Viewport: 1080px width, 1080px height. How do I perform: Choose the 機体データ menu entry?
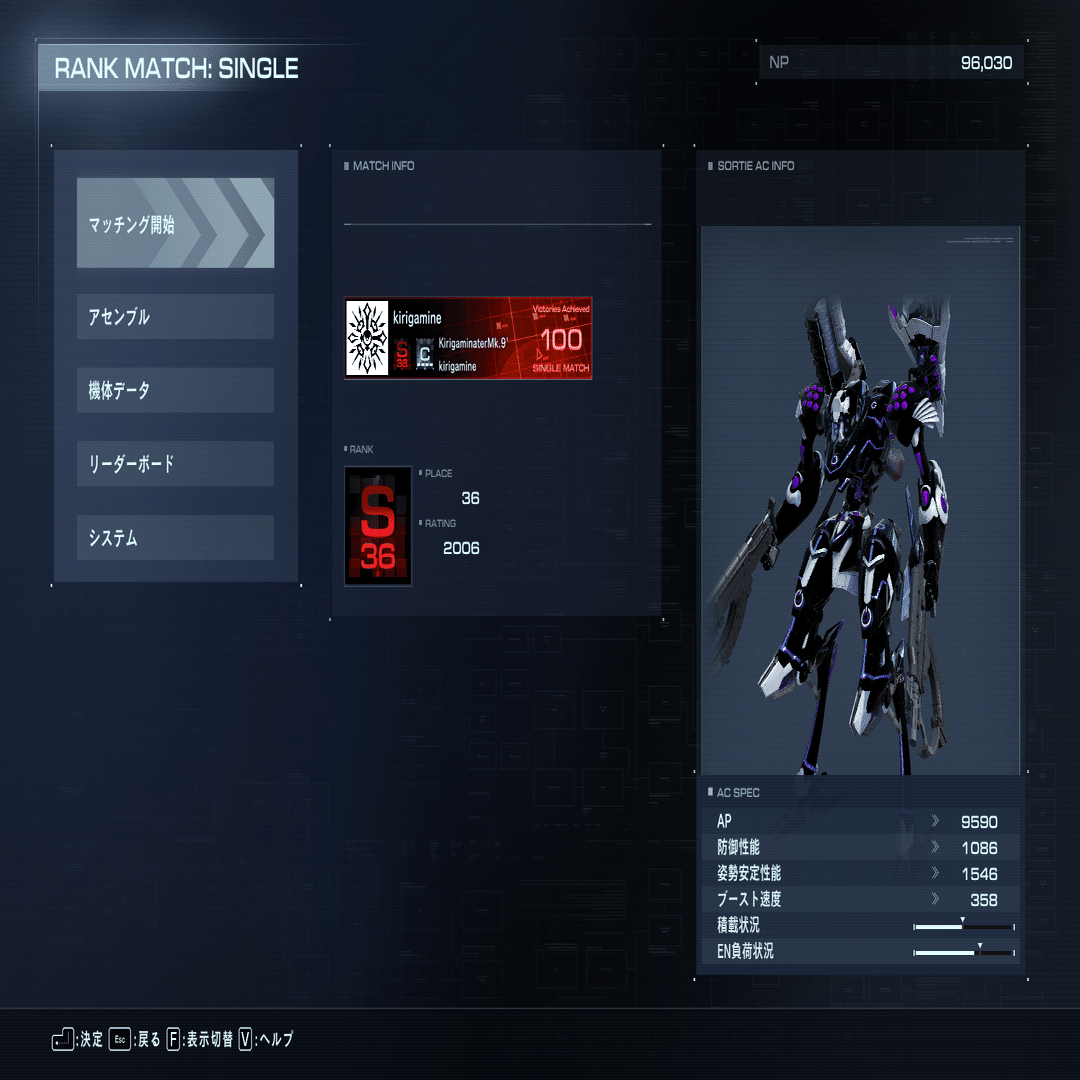[x=175, y=390]
